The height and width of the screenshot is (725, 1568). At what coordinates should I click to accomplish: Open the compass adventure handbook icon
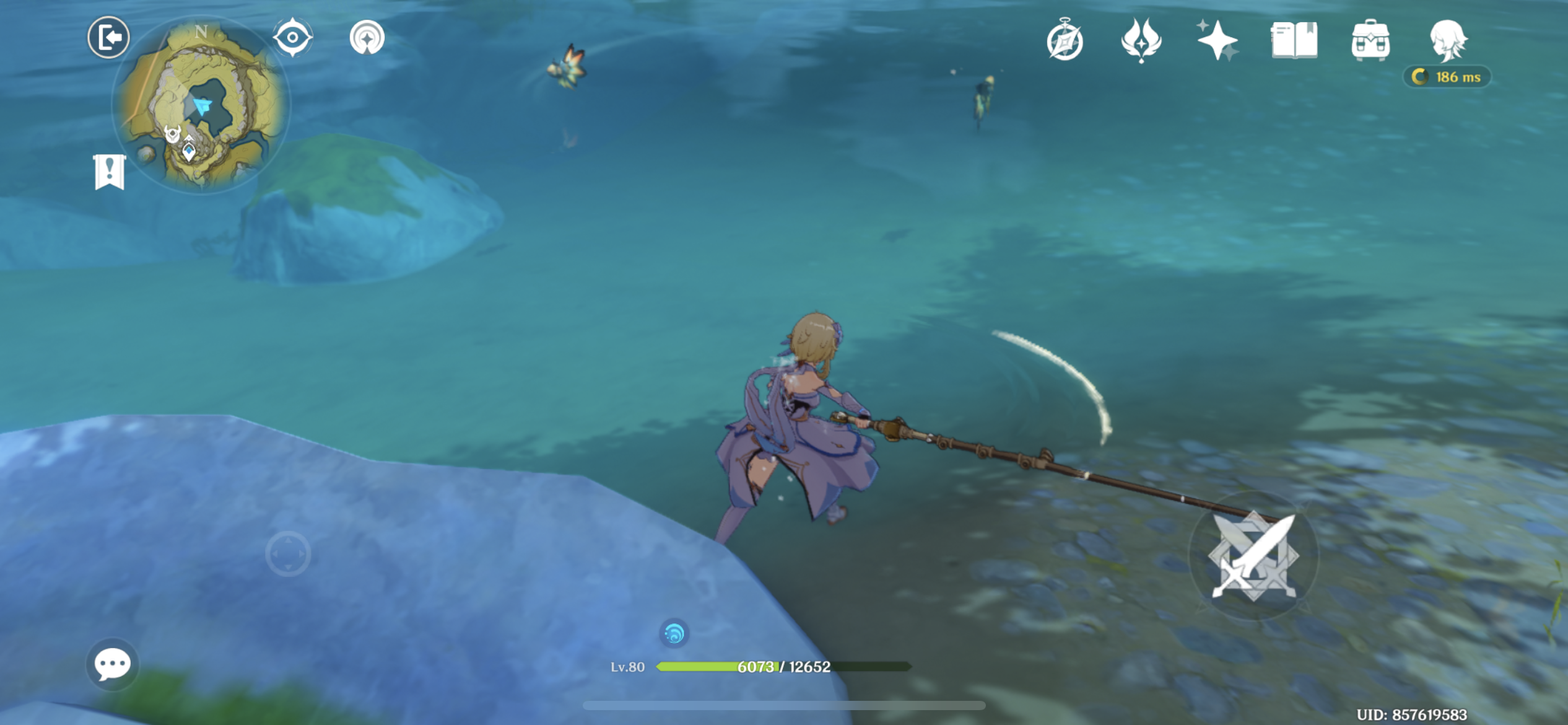click(x=1065, y=41)
